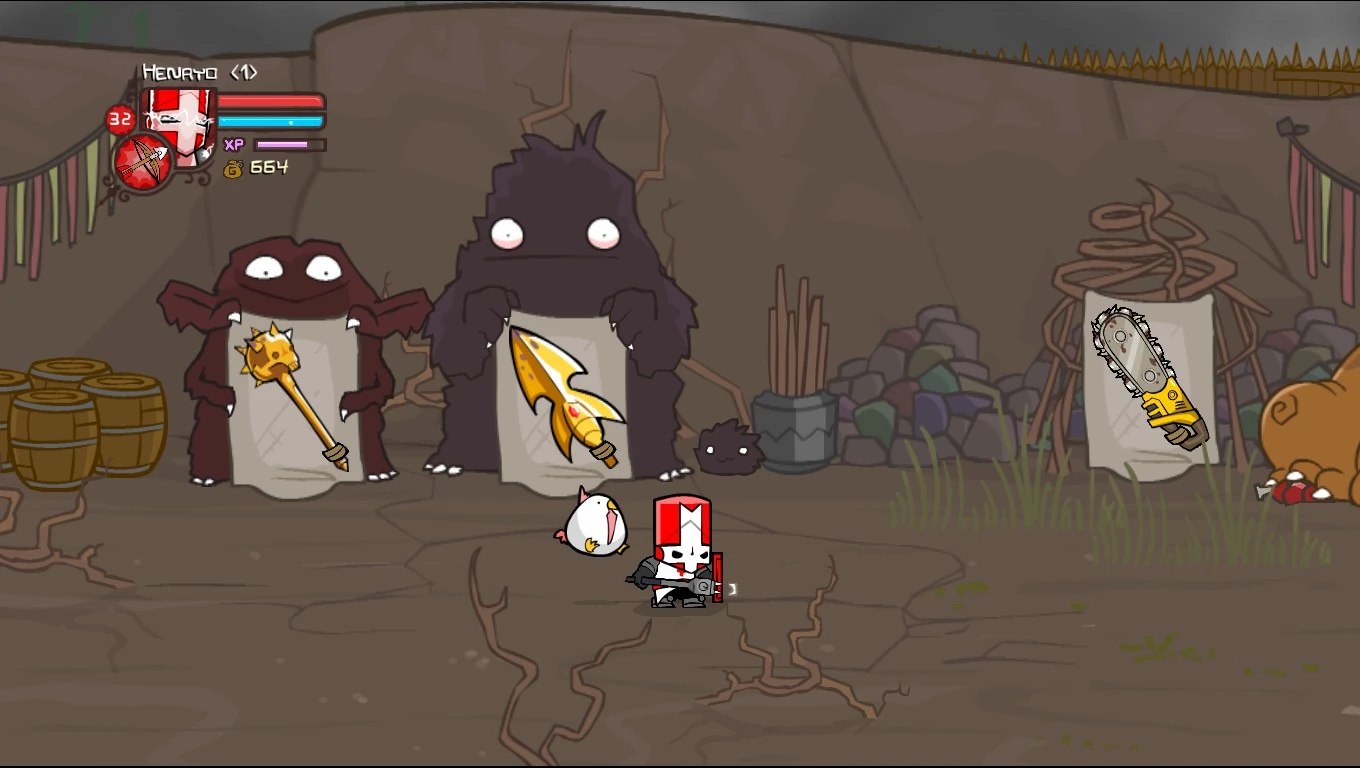Open the left shopkeeper monster's banner

coord(295,400)
